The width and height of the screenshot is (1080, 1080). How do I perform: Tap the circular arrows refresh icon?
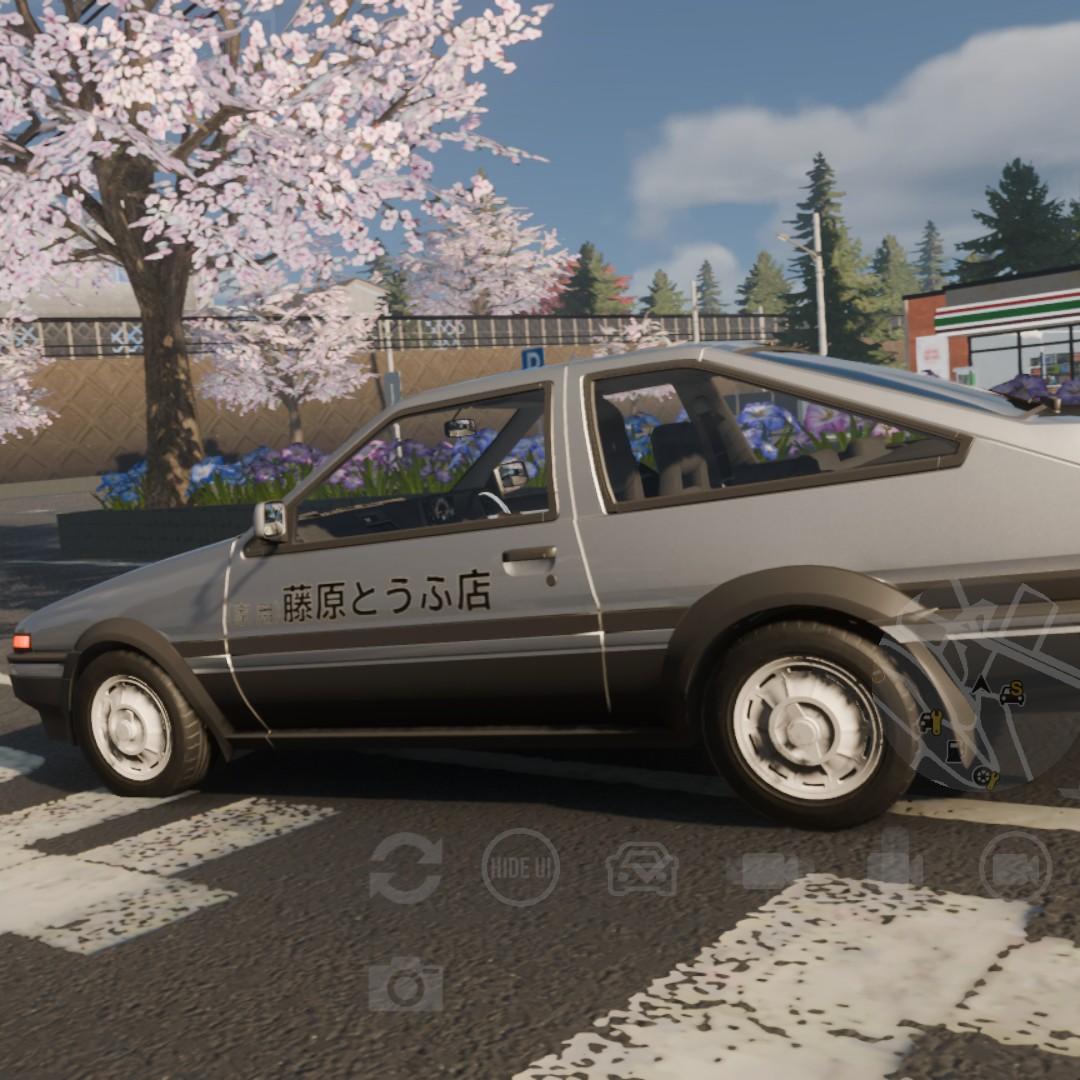point(405,867)
